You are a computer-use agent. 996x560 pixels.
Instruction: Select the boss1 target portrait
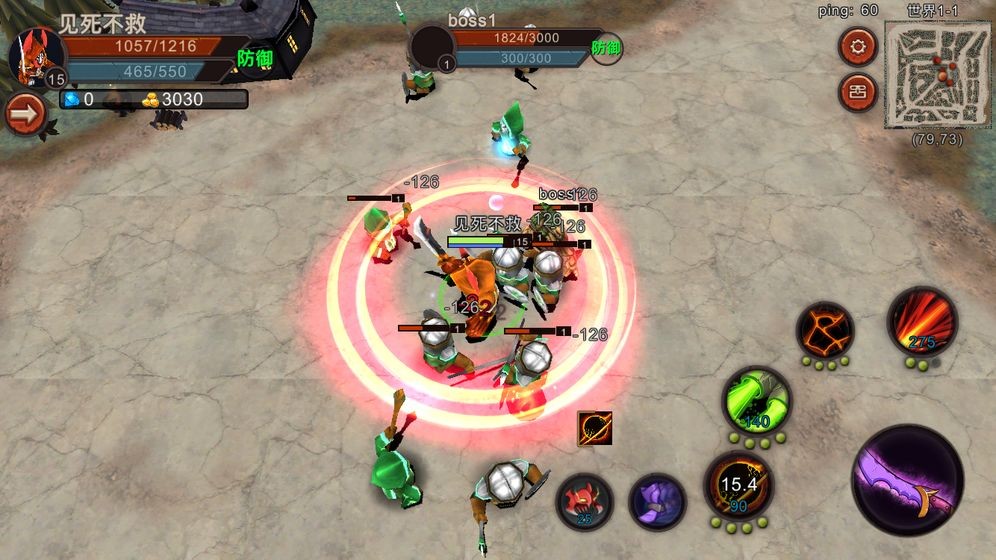433,47
